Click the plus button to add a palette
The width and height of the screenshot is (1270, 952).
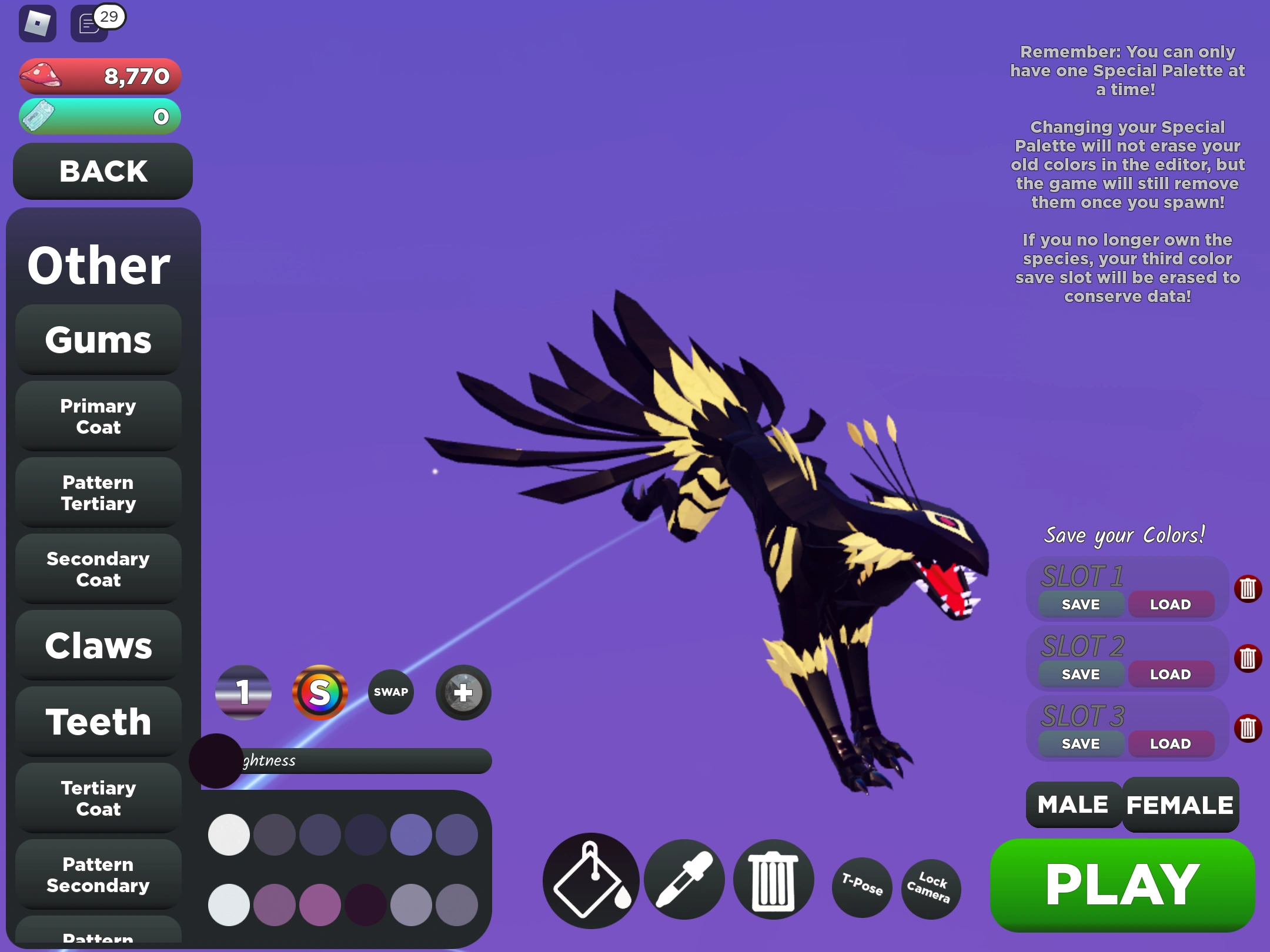(x=462, y=692)
